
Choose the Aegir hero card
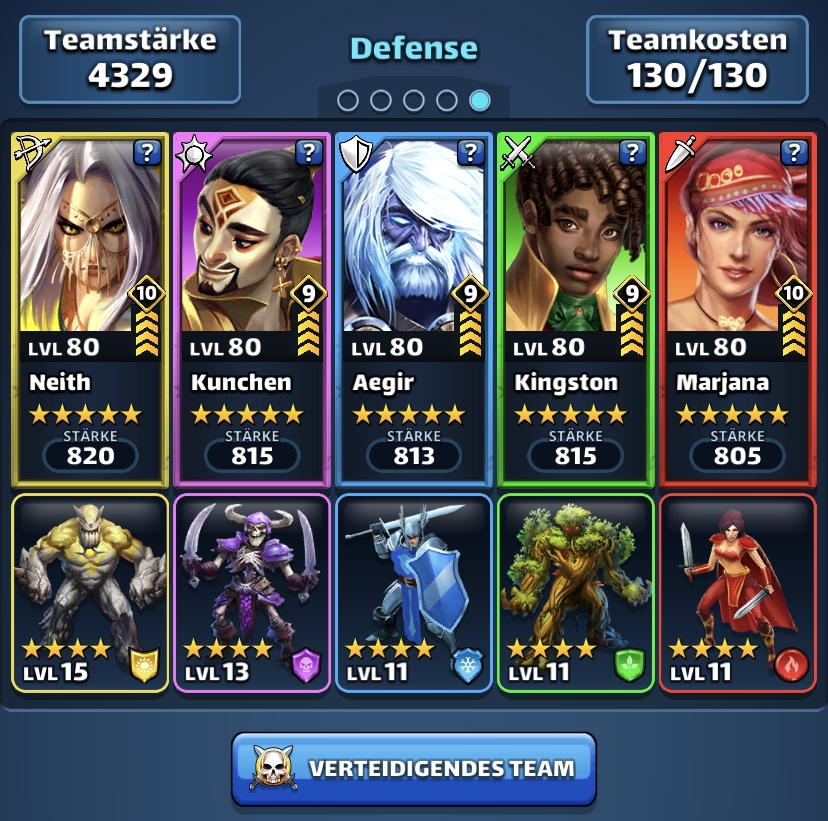414,310
